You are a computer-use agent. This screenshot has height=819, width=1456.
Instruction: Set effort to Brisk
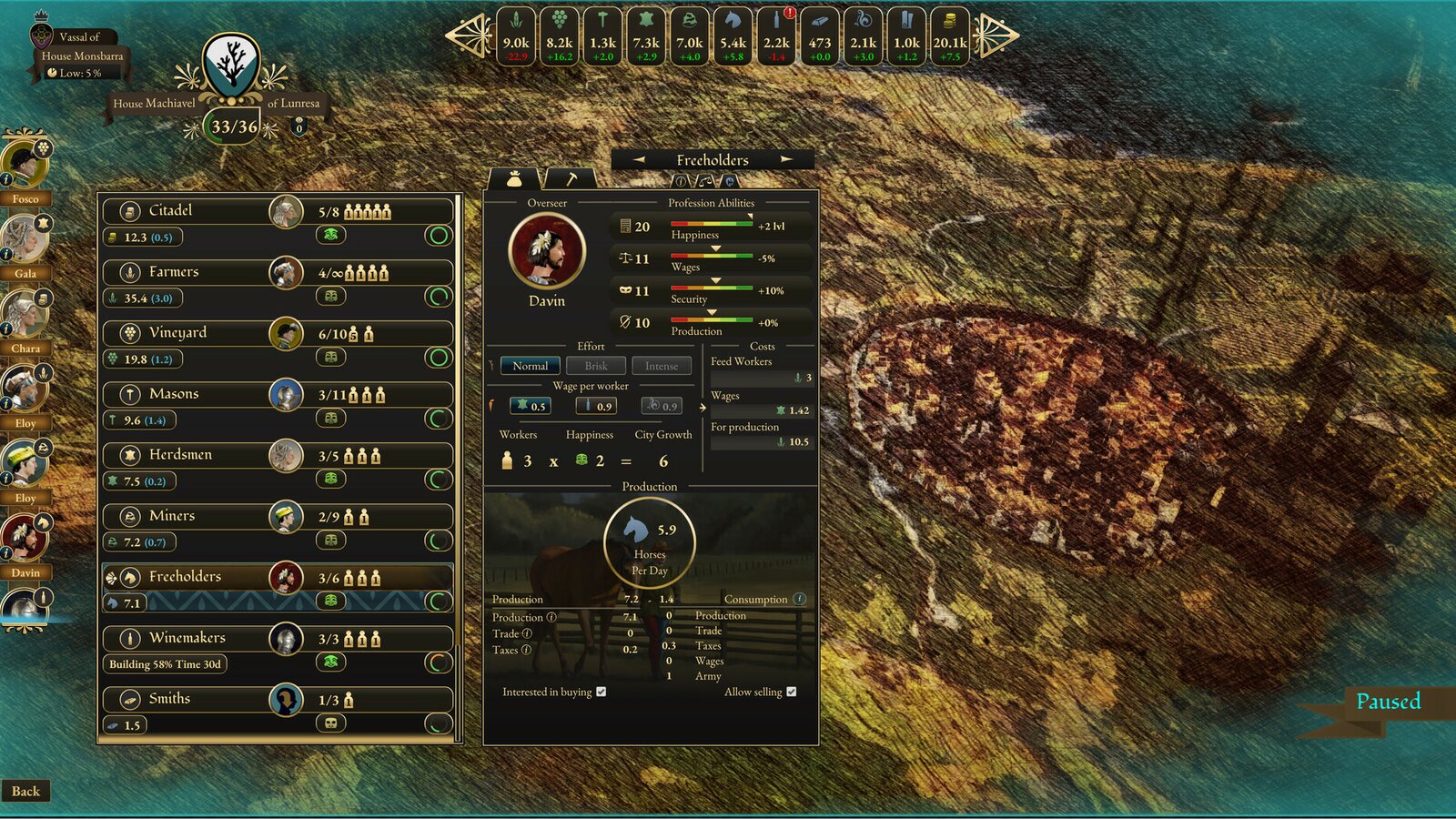596,366
